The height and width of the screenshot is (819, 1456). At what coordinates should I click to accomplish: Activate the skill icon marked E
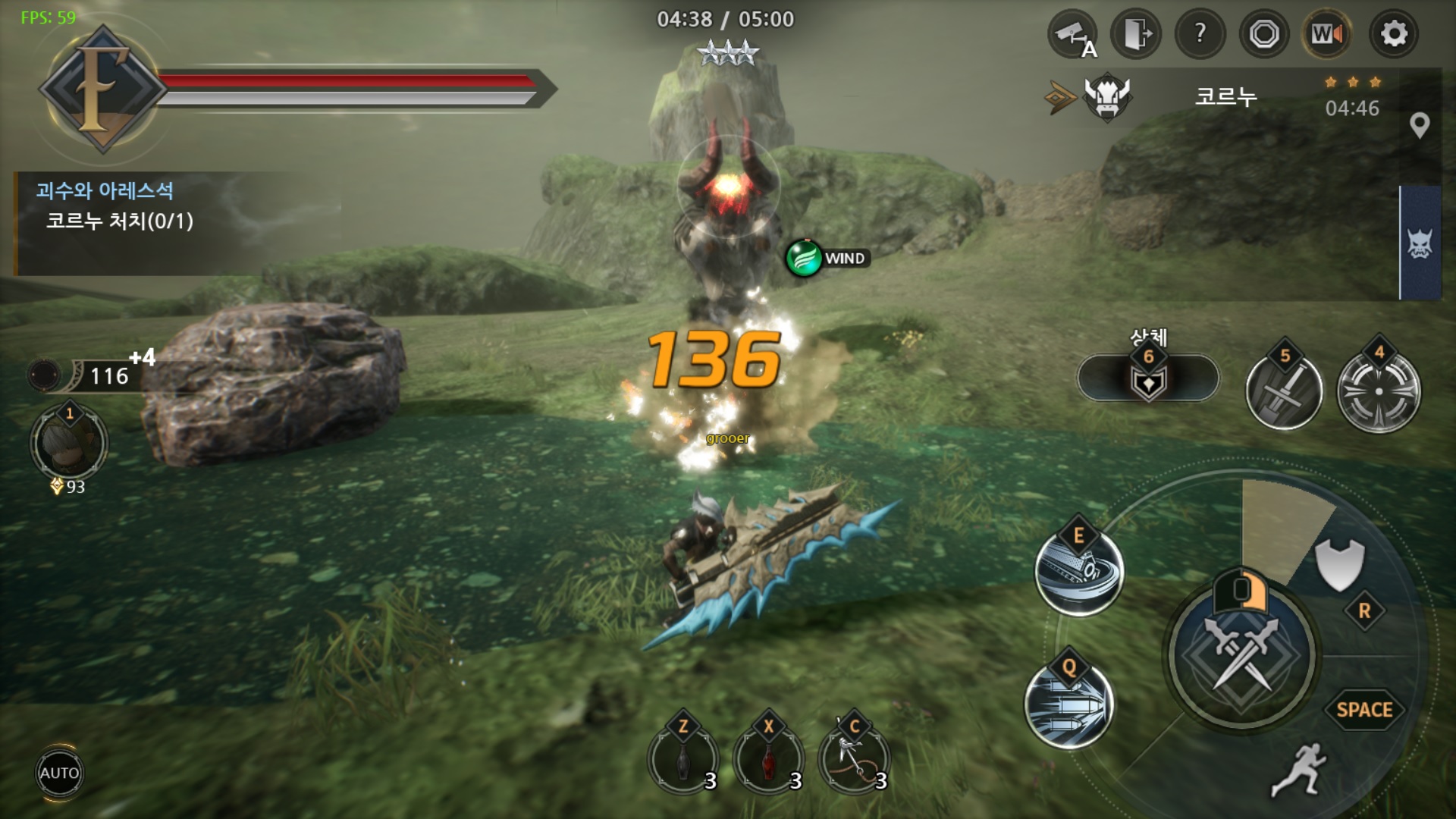pos(1078,570)
